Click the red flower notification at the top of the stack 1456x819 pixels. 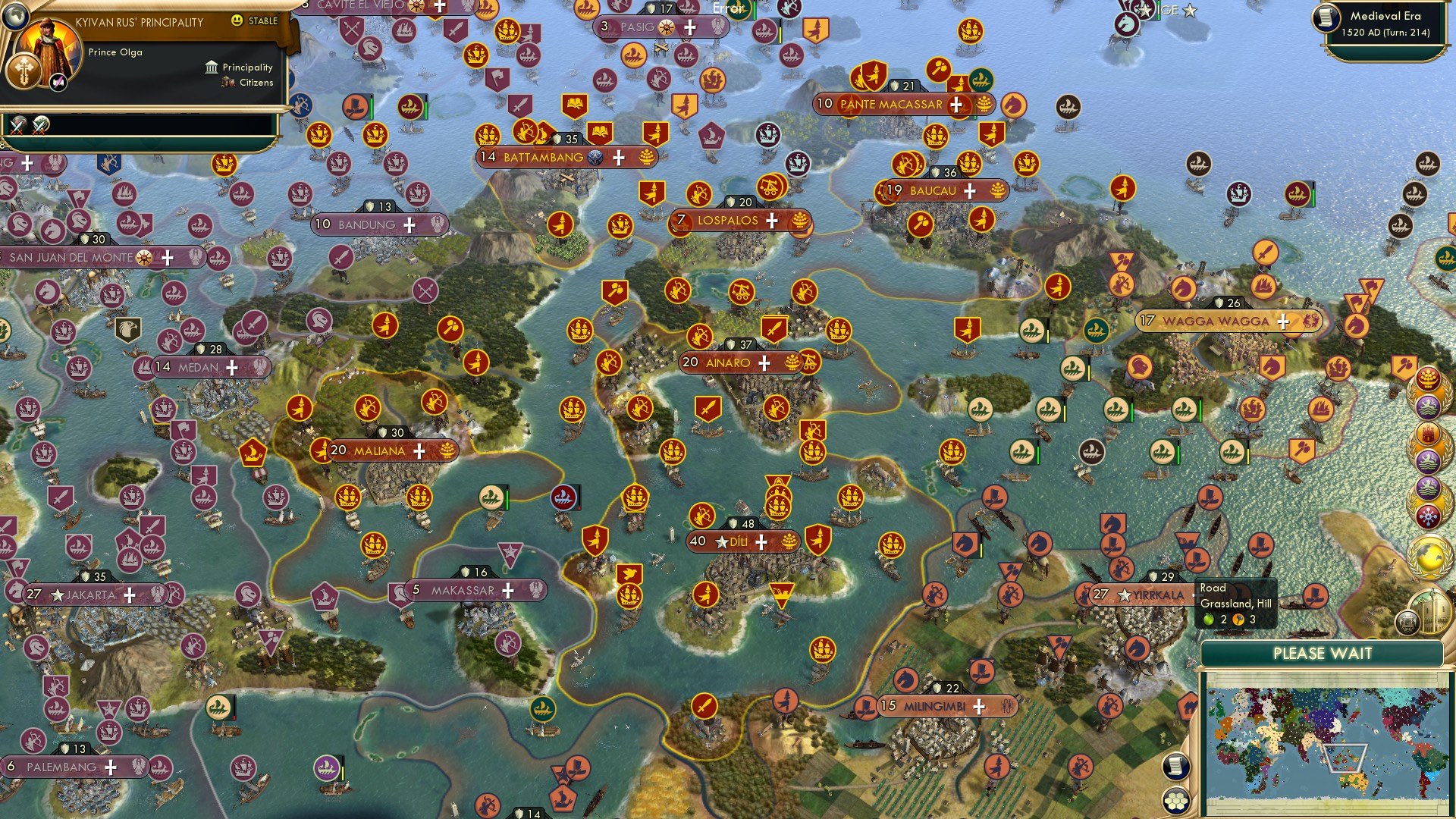point(1427,379)
